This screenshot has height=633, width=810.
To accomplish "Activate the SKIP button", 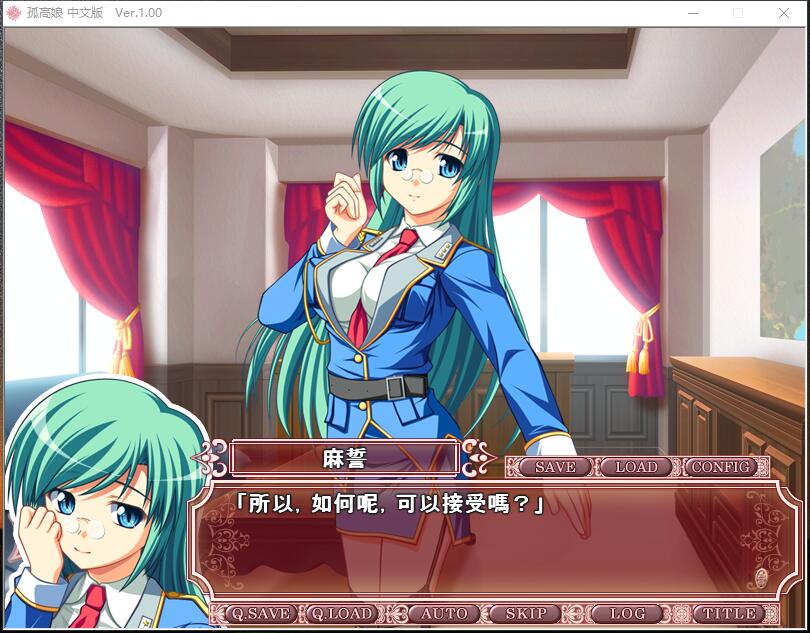I will click(526, 614).
